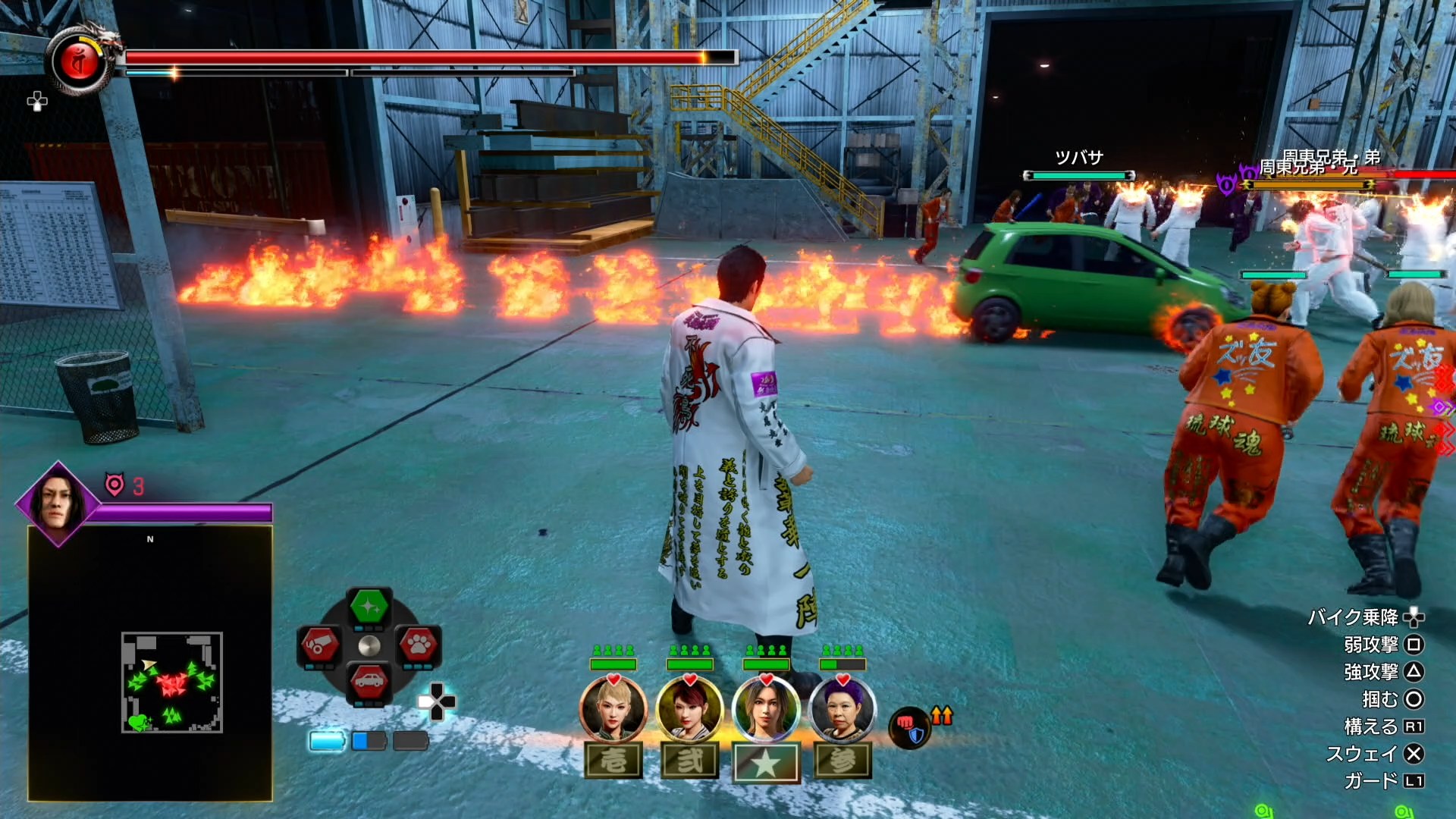Select the blonde squad leader portrait
This screenshot has height=819, width=1456.
coord(613,710)
